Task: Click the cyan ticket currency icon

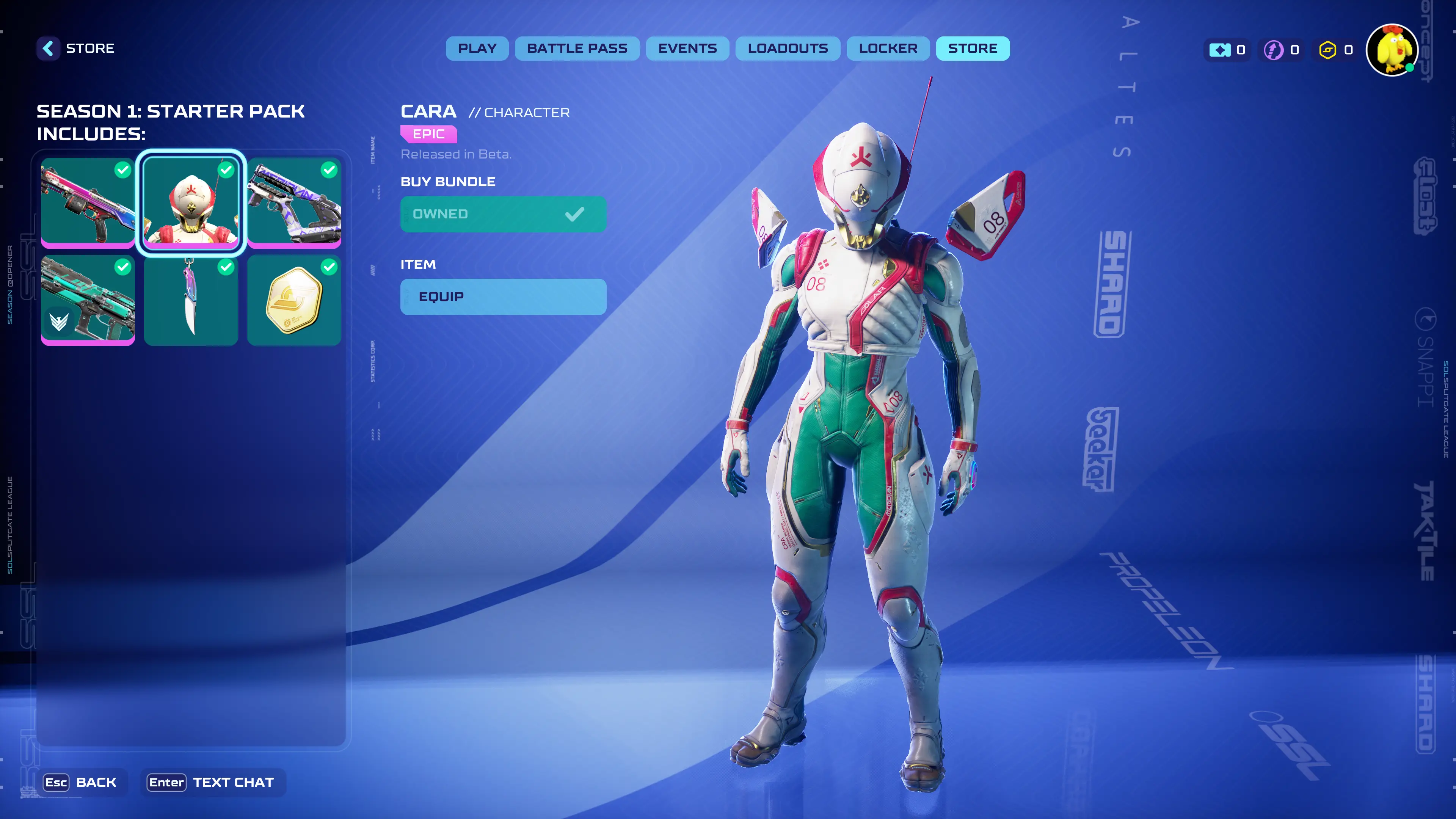Action: (1219, 50)
